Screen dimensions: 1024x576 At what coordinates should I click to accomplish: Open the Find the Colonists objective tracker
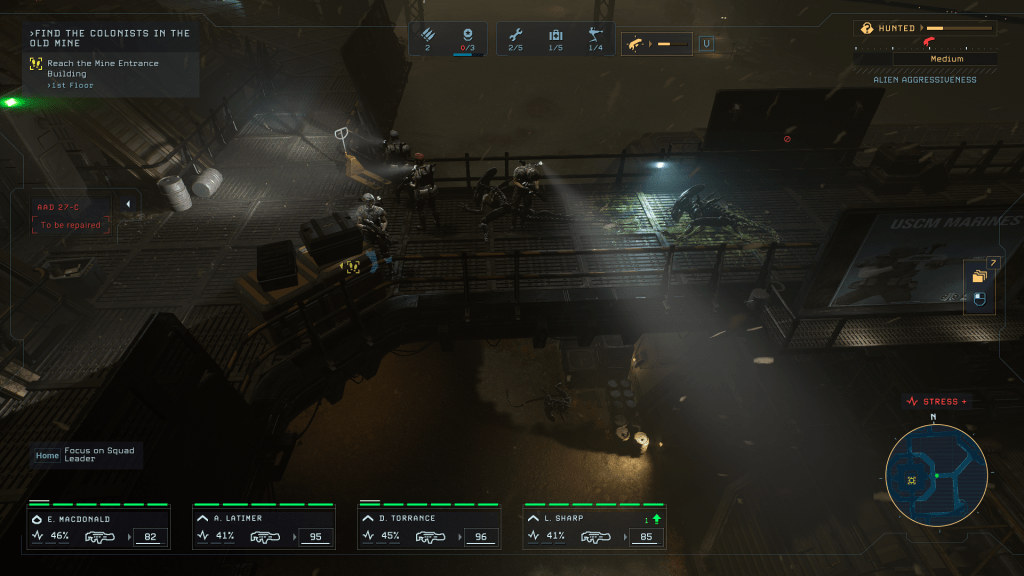pyautogui.click(x=110, y=38)
